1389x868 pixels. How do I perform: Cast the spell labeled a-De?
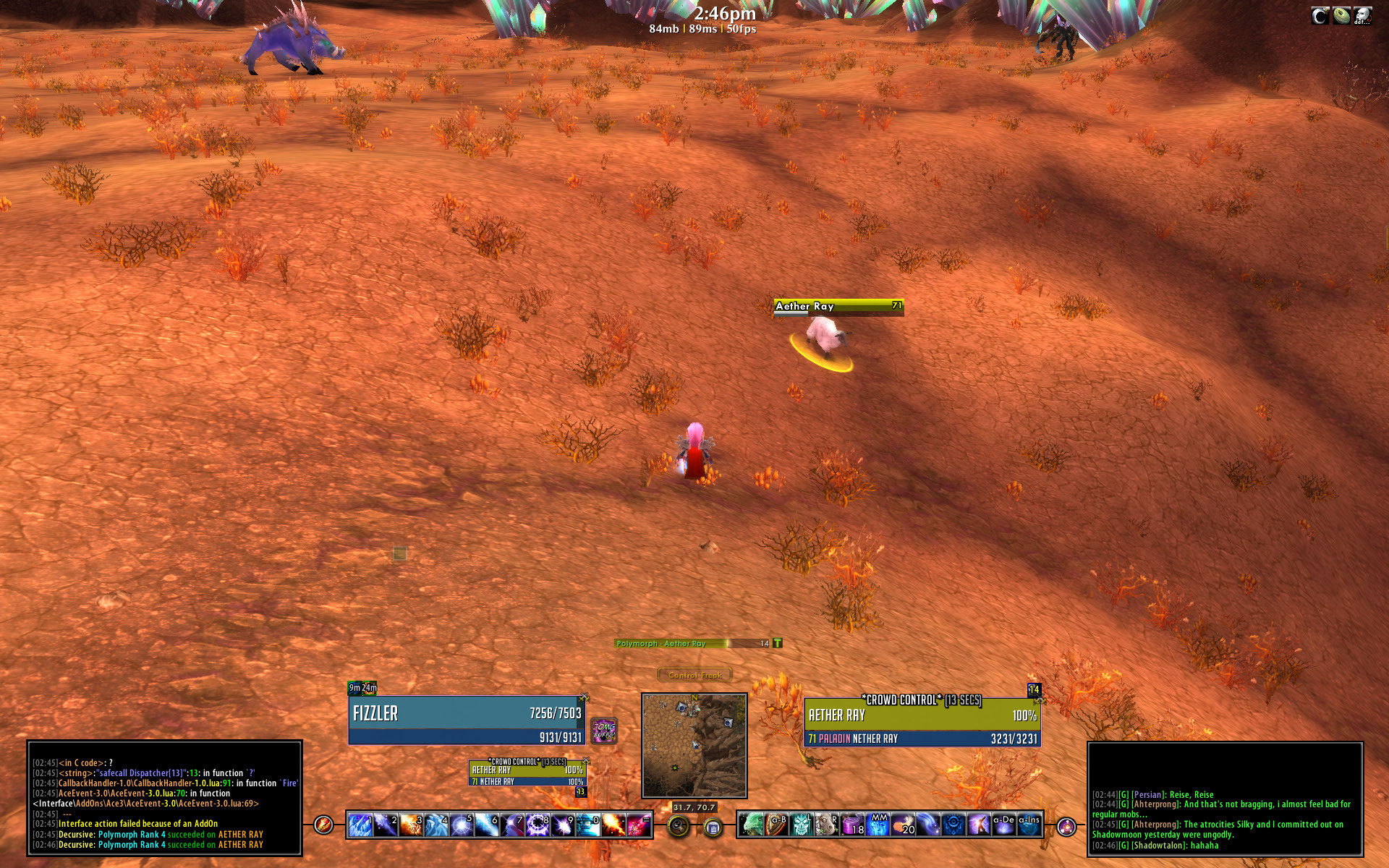coord(1003,825)
